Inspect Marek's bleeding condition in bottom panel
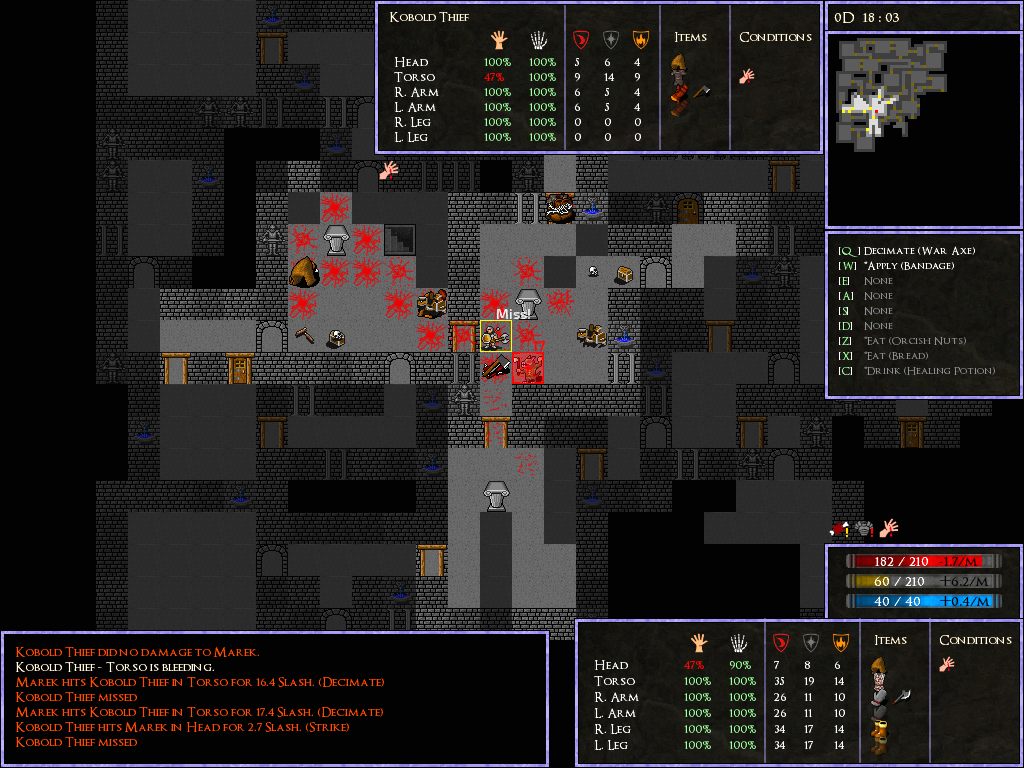 point(945,663)
